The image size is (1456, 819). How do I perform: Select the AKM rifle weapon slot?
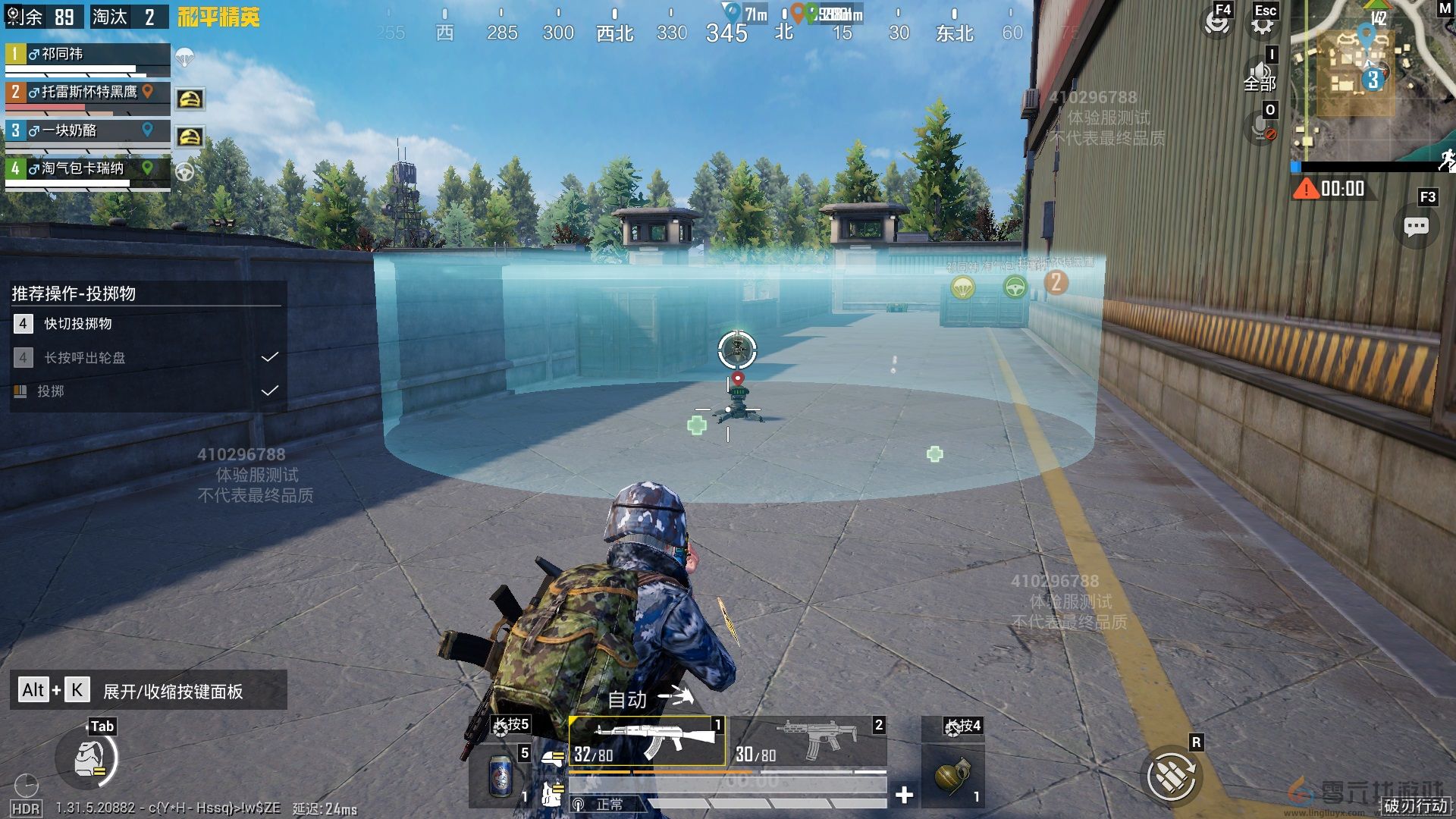pos(647,741)
